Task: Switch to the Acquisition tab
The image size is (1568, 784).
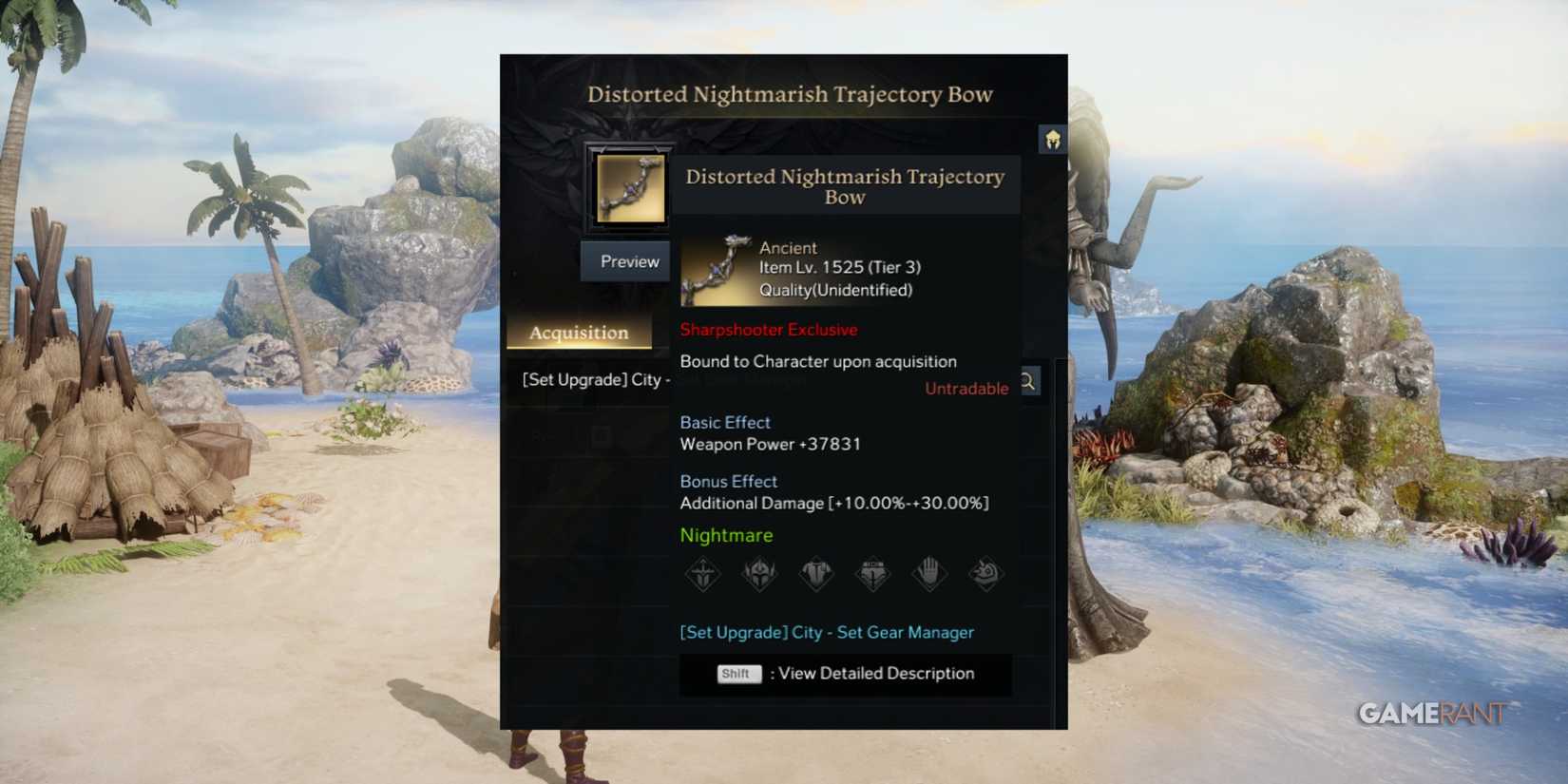Action: click(579, 333)
